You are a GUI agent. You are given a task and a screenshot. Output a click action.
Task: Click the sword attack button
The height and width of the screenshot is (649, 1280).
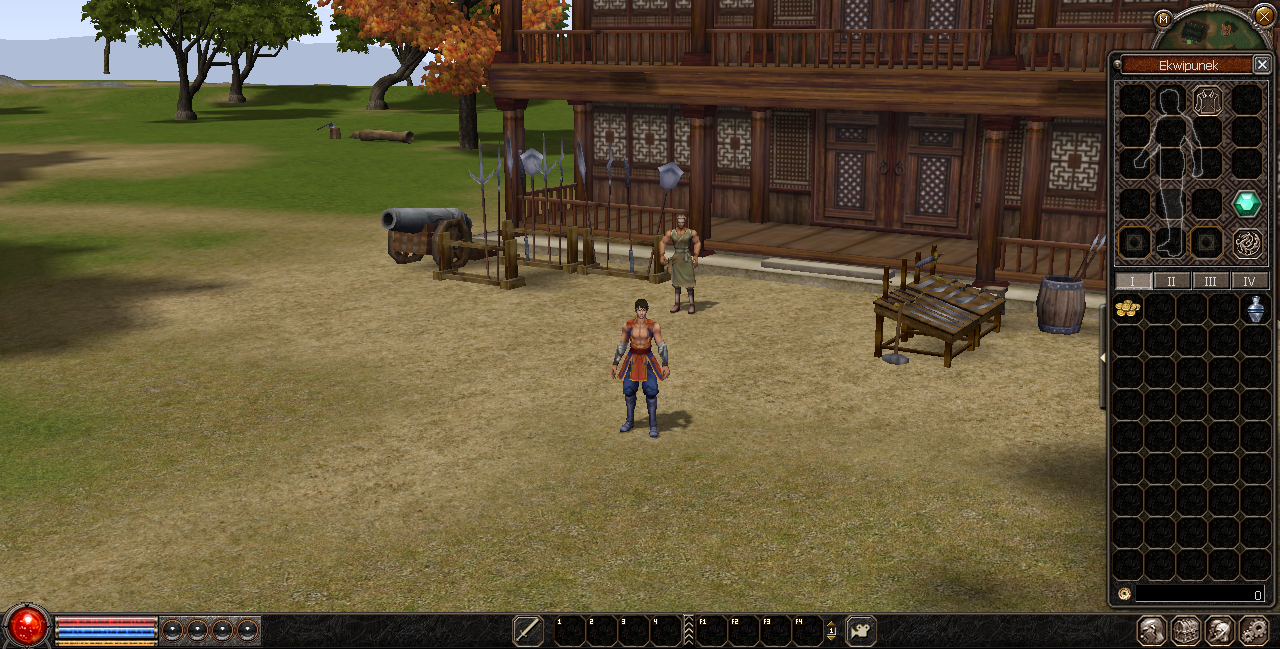tap(528, 631)
